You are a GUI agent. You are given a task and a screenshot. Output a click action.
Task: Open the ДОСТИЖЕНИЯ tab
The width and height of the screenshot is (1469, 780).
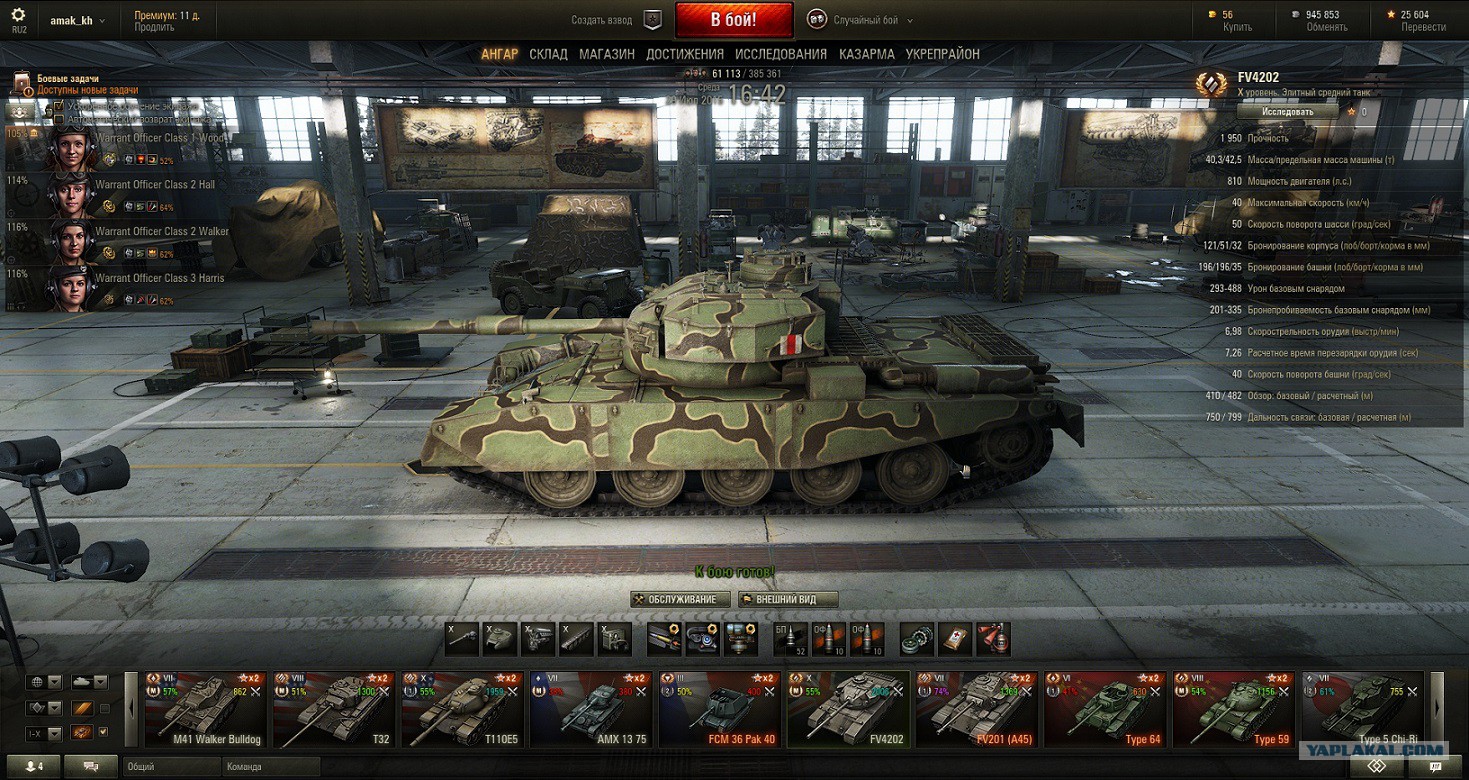tap(685, 54)
